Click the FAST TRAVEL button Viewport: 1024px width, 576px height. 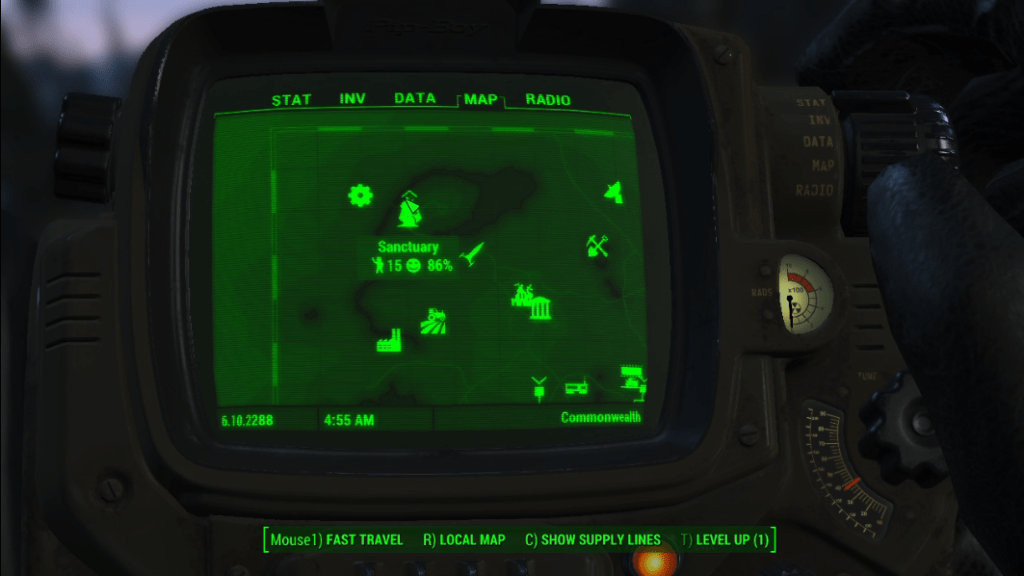337,540
